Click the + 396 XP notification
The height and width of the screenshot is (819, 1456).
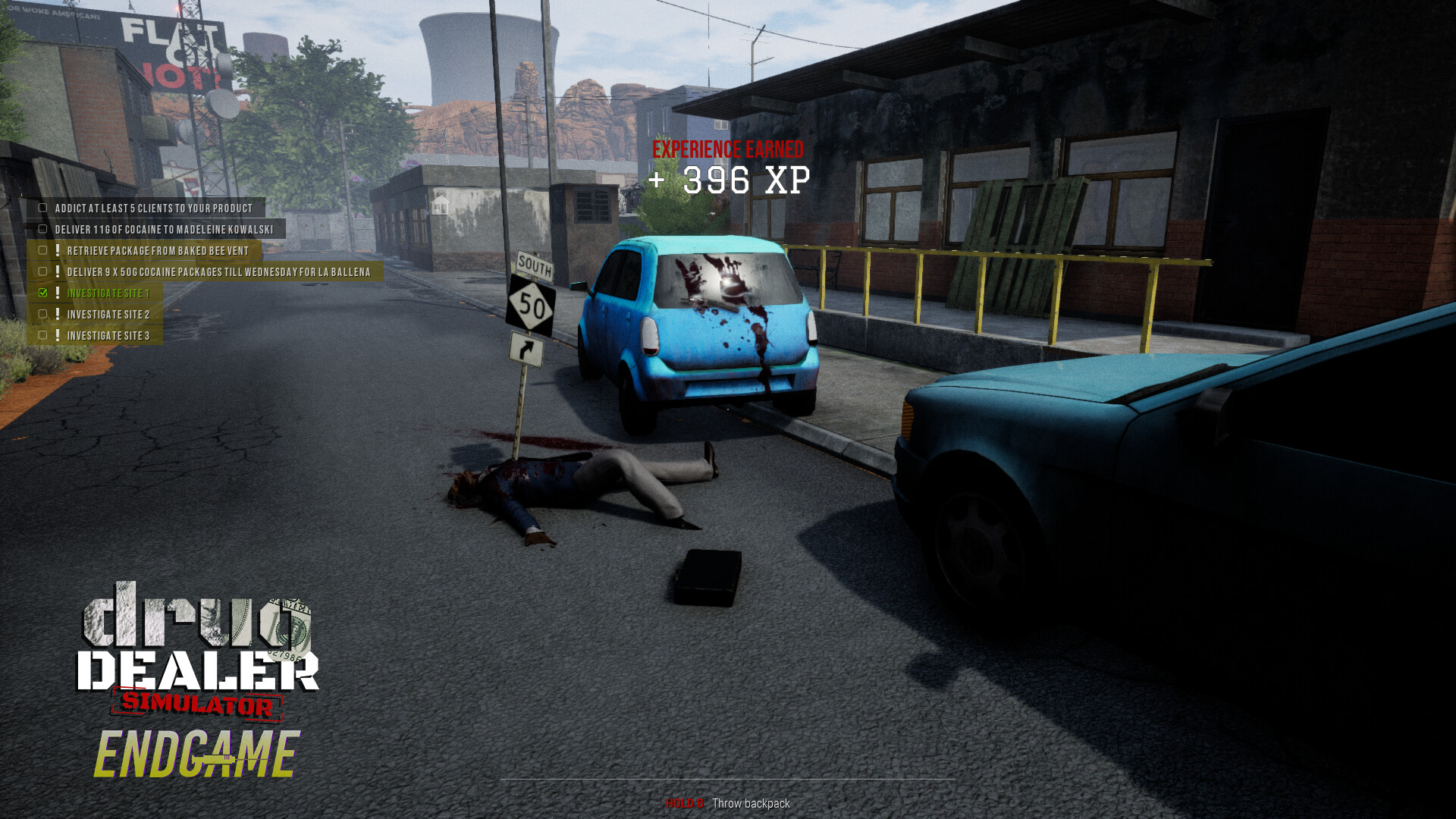(730, 180)
